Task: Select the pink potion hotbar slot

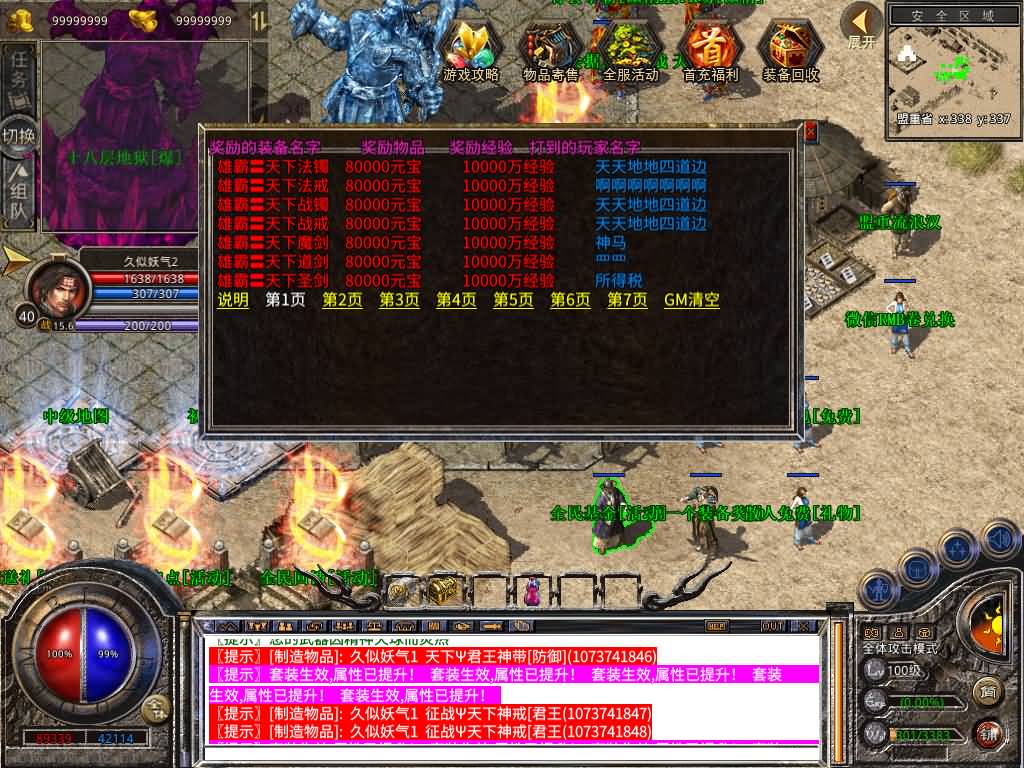Action: (531, 592)
